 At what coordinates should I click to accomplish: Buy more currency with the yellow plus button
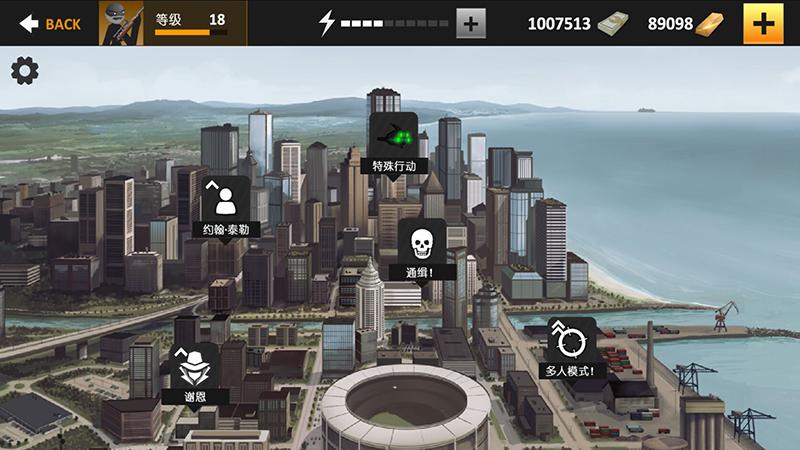coord(763,23)
